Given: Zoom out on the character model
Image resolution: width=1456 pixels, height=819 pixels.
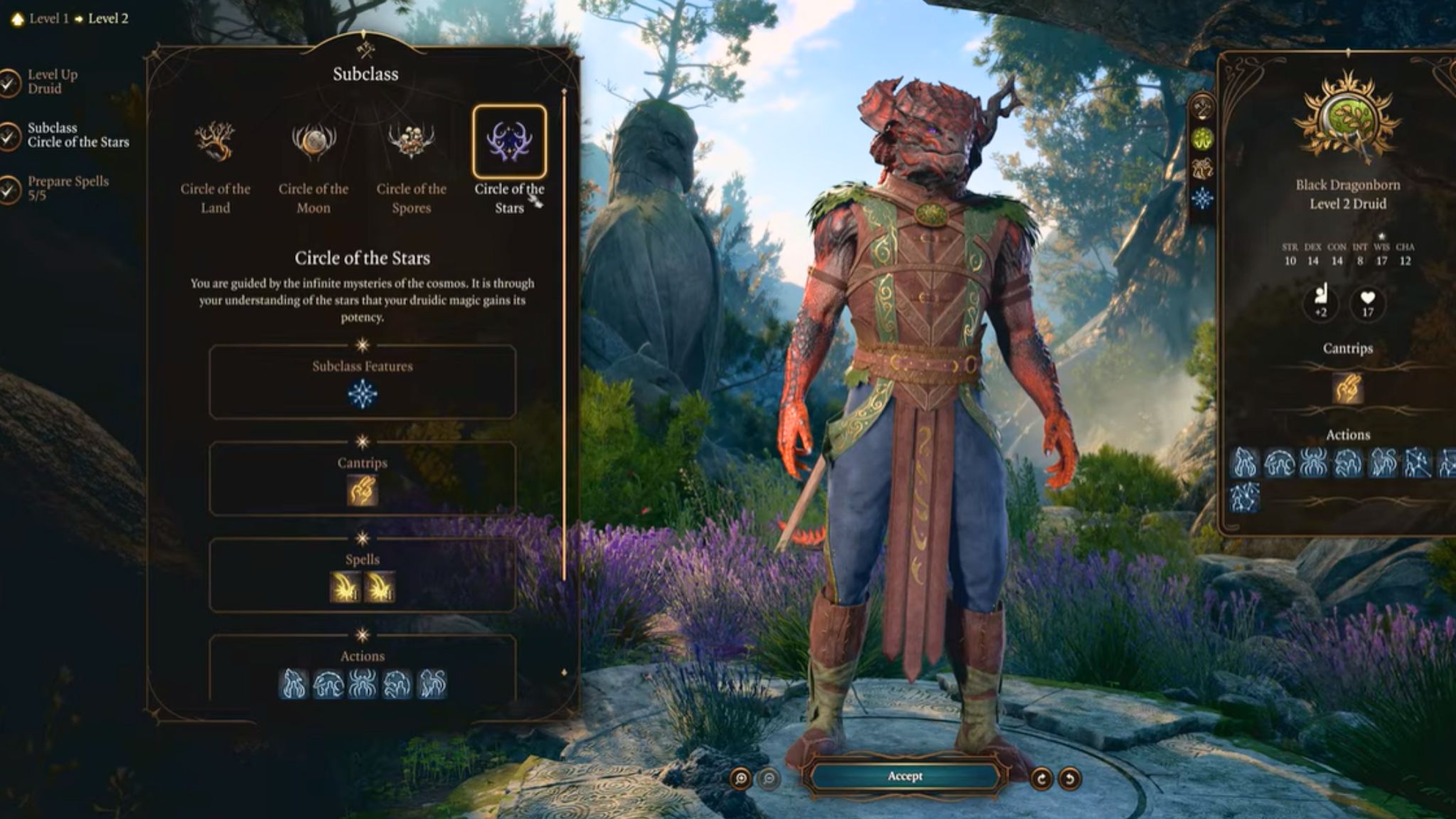Looking at the screenshot, I should click(x=769, y=779).
